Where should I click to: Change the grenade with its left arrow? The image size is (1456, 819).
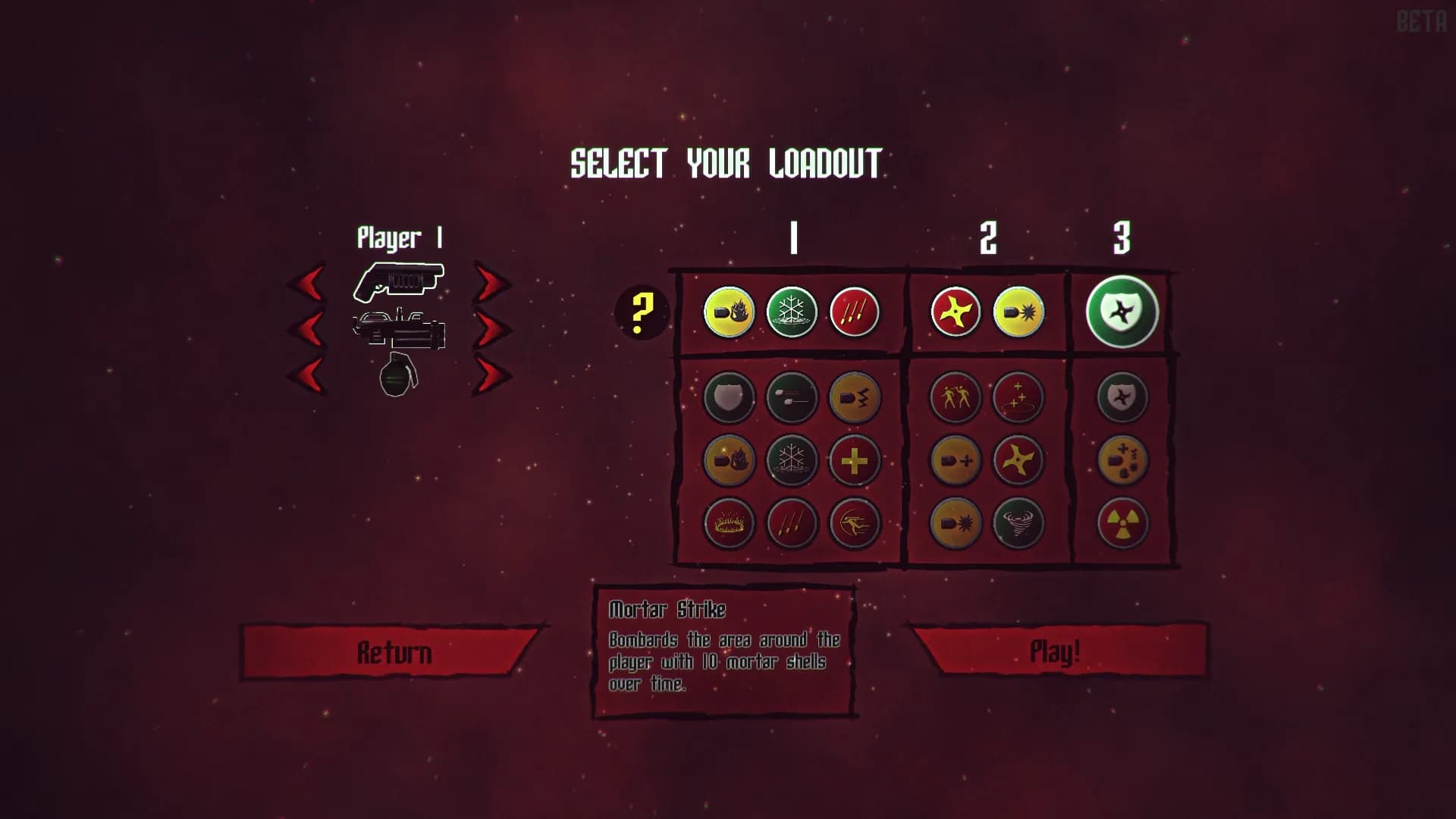pos(308,375)
